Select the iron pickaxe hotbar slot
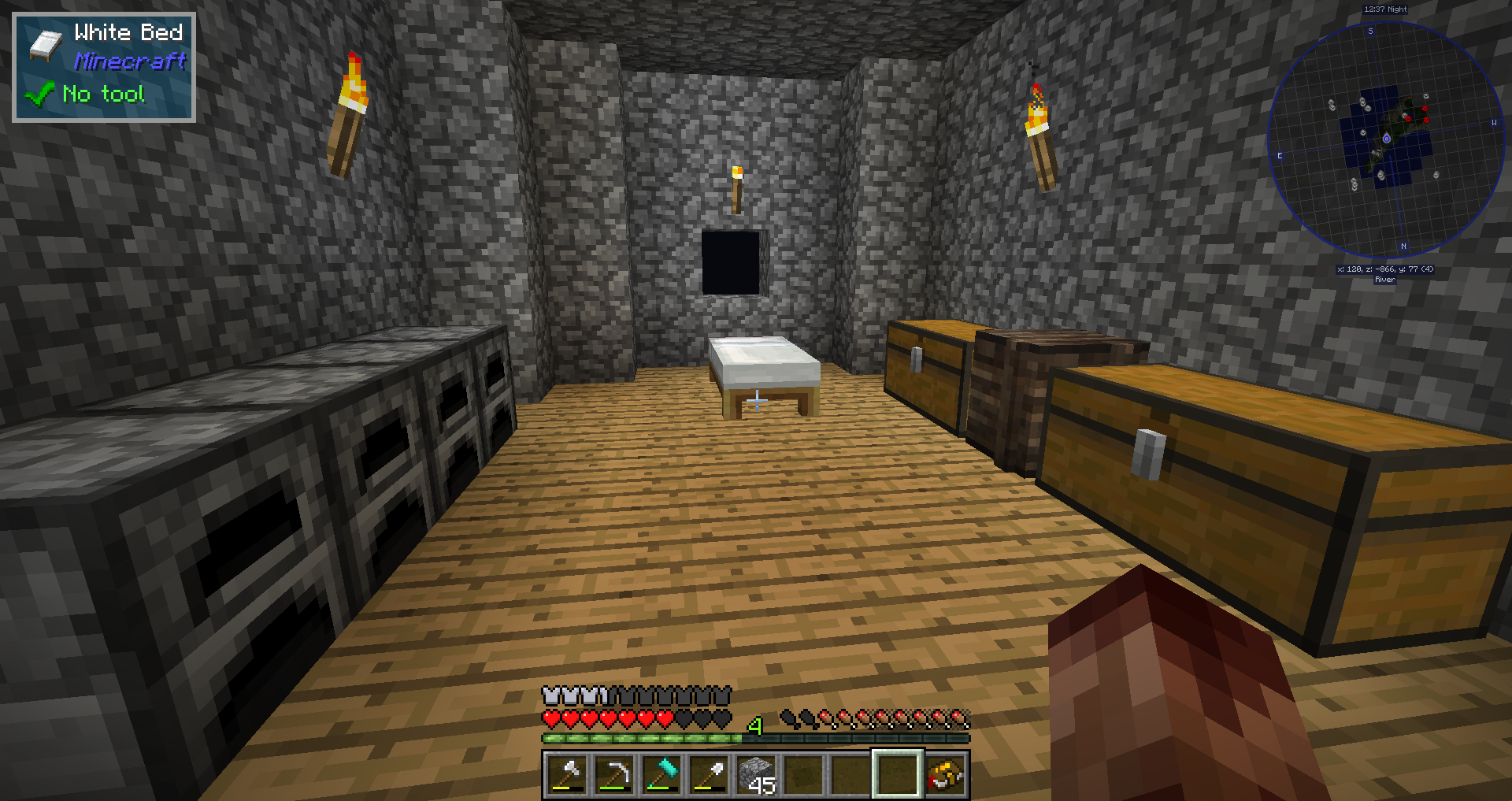Image resolution: width=1512 pixels, height=801 pixels. pyautogui.click(x=614, y=774)
